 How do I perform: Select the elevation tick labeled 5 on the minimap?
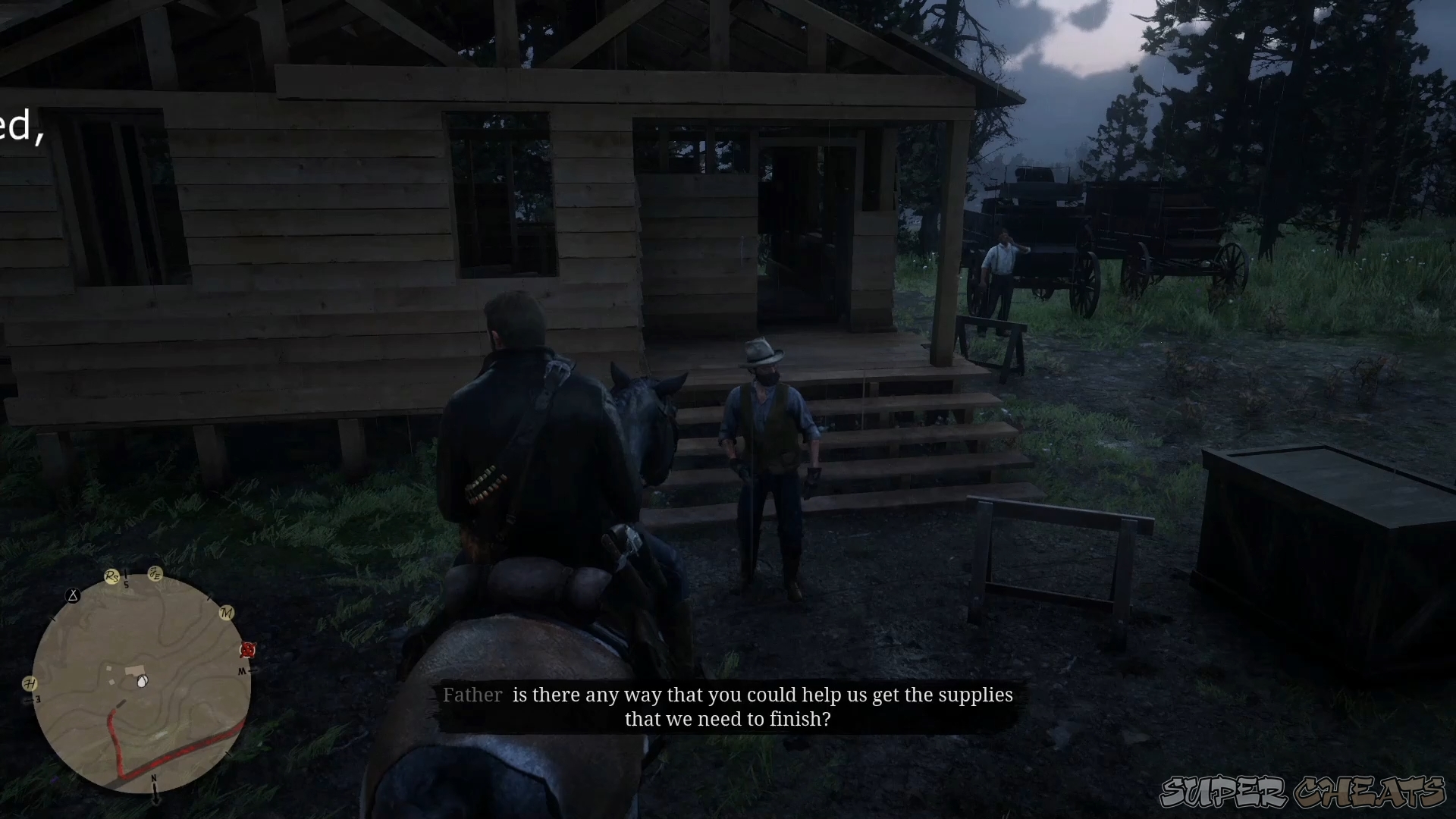(126, 585)
